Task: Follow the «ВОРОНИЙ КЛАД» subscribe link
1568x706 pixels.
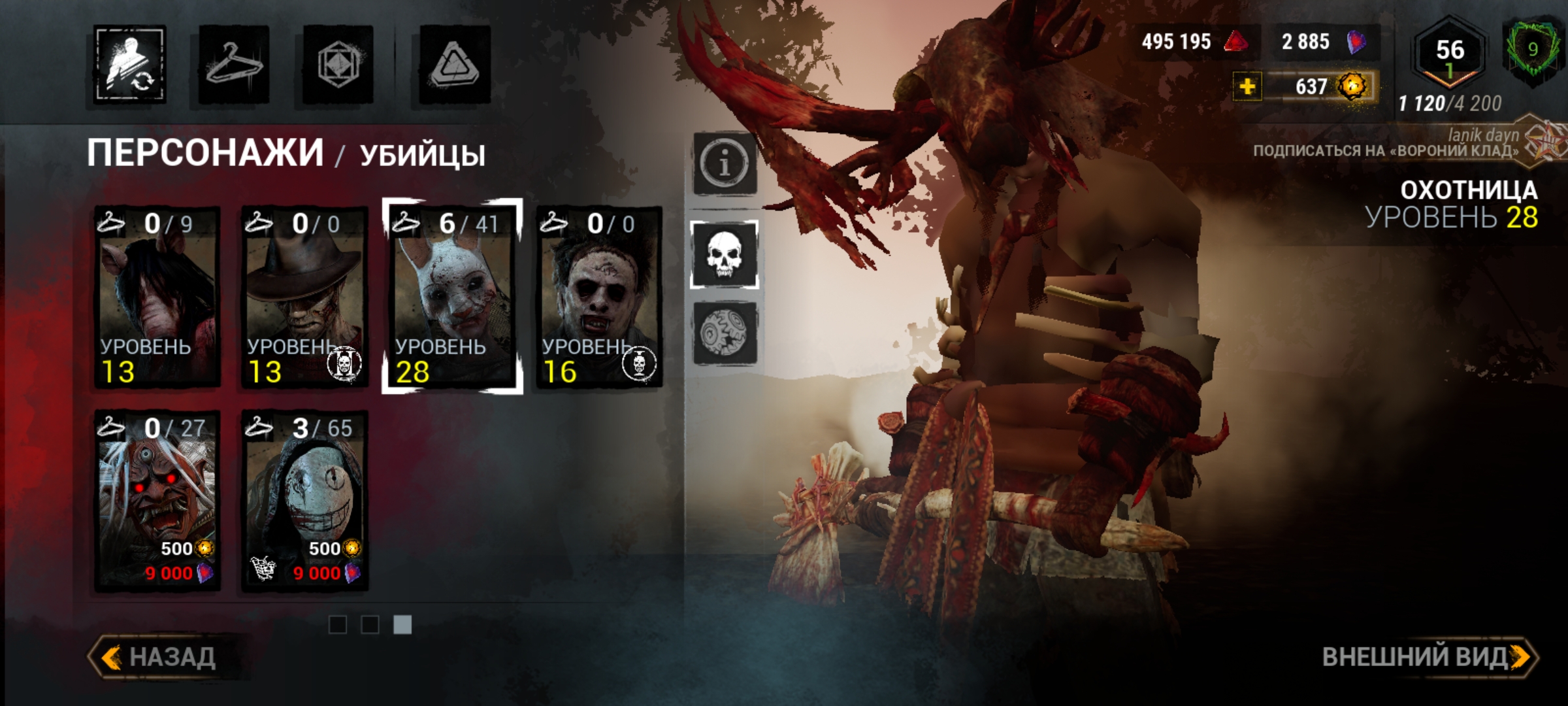Action: (x=1372, y=150)
